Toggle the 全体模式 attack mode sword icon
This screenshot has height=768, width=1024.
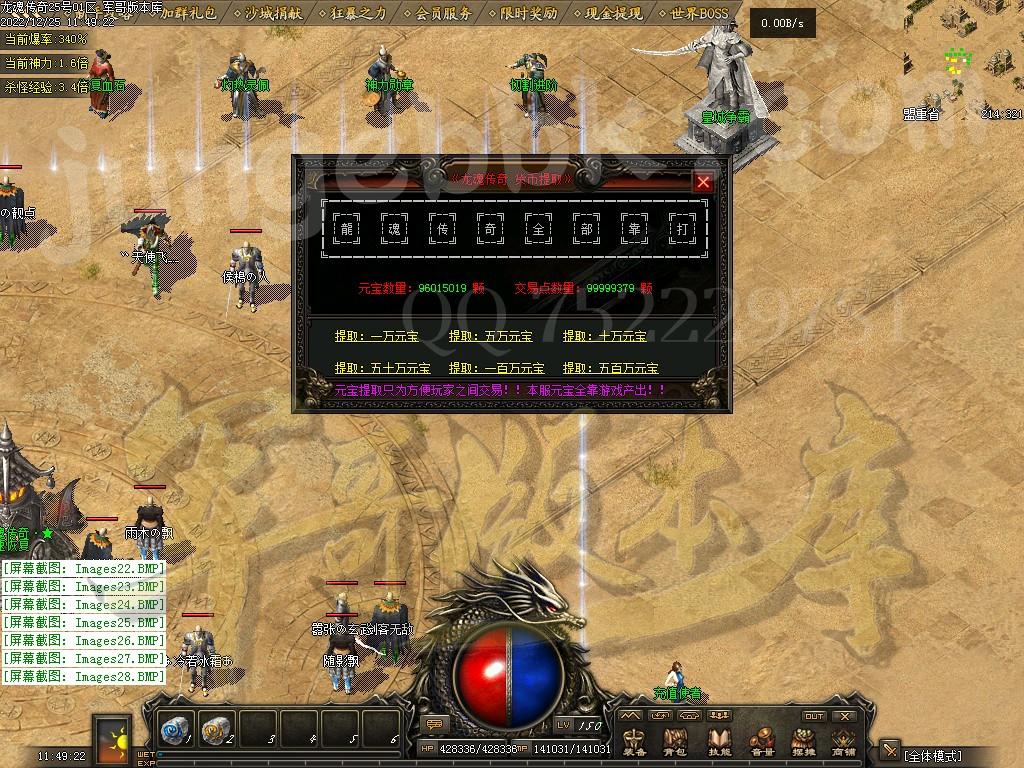[x=889, y=750]
